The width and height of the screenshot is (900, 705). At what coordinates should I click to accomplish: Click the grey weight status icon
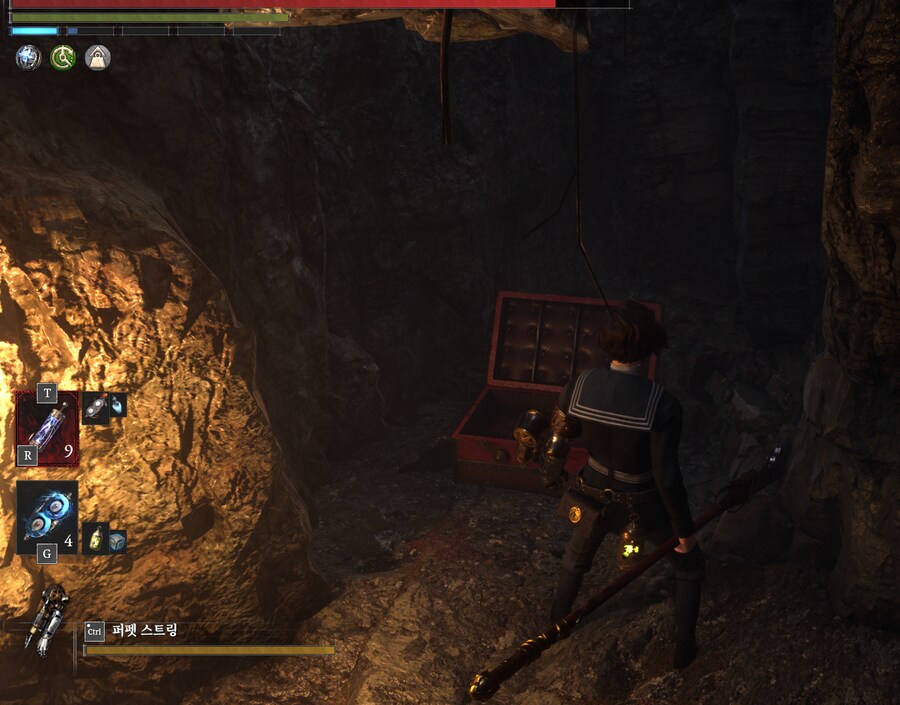coord(97,58)
